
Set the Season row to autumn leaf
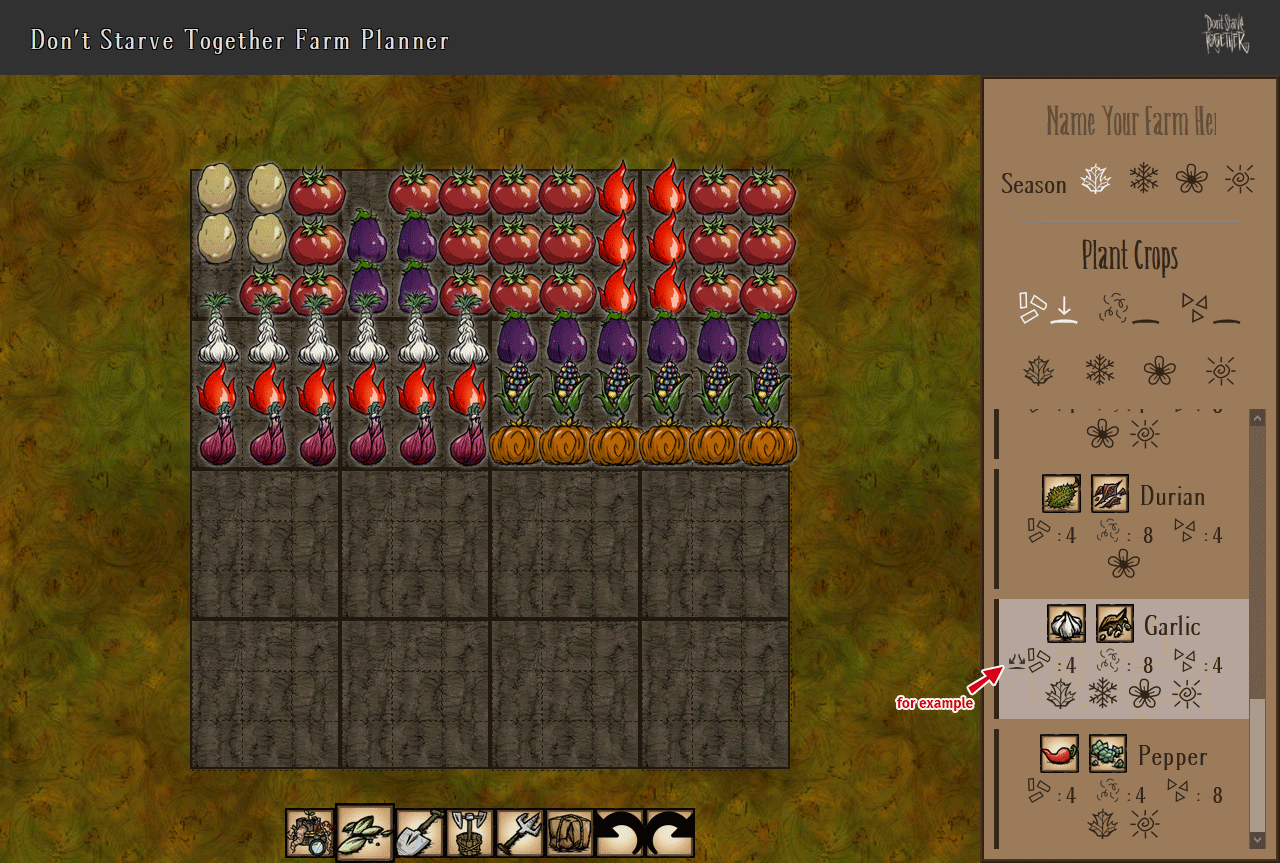click(x=1096, y=180)
